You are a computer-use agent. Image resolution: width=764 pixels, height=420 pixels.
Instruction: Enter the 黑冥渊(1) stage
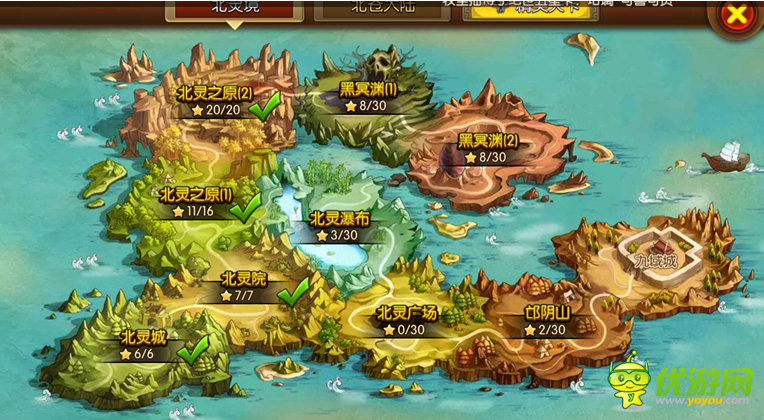[x=367, y=96]
